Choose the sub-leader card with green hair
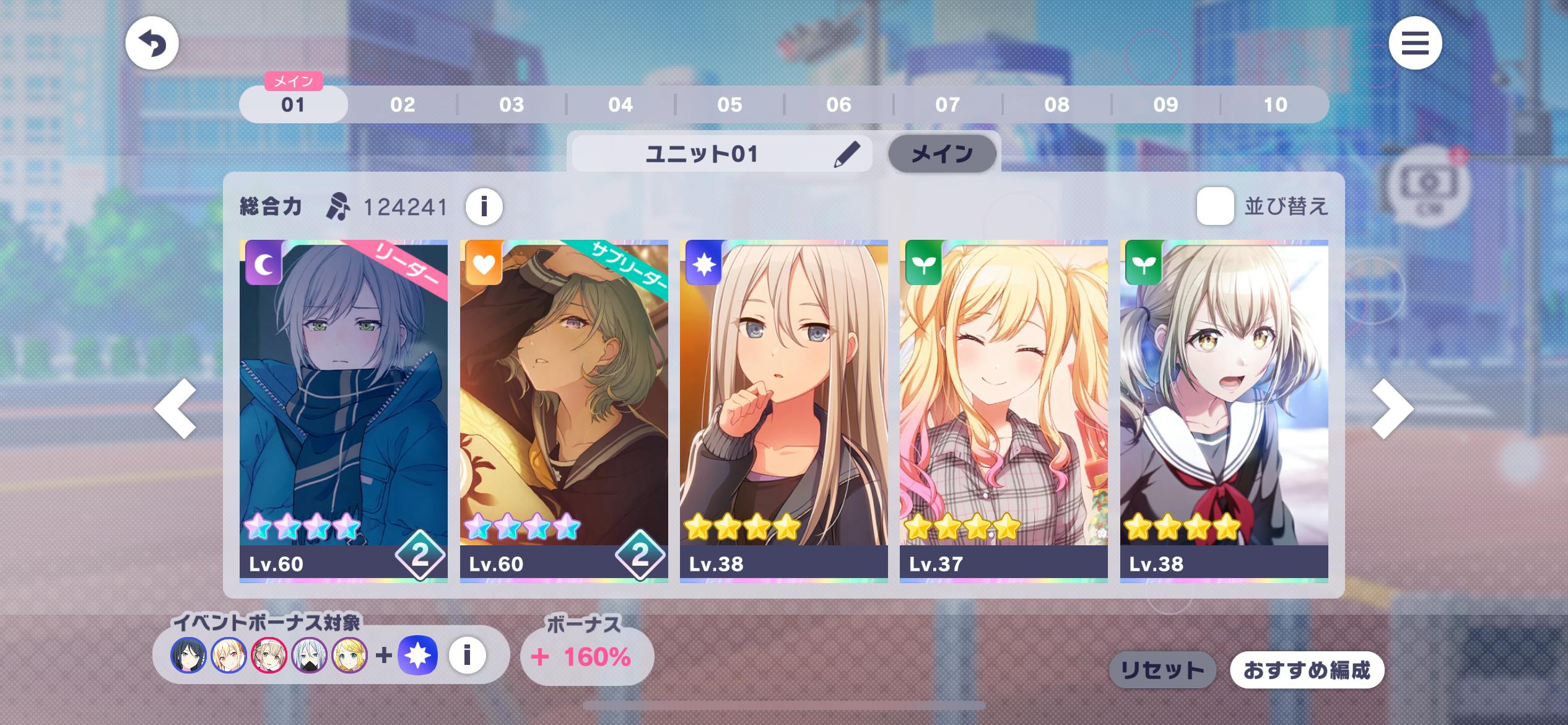The height and width of the screenshot is (725, 1568). pos(564,410)
